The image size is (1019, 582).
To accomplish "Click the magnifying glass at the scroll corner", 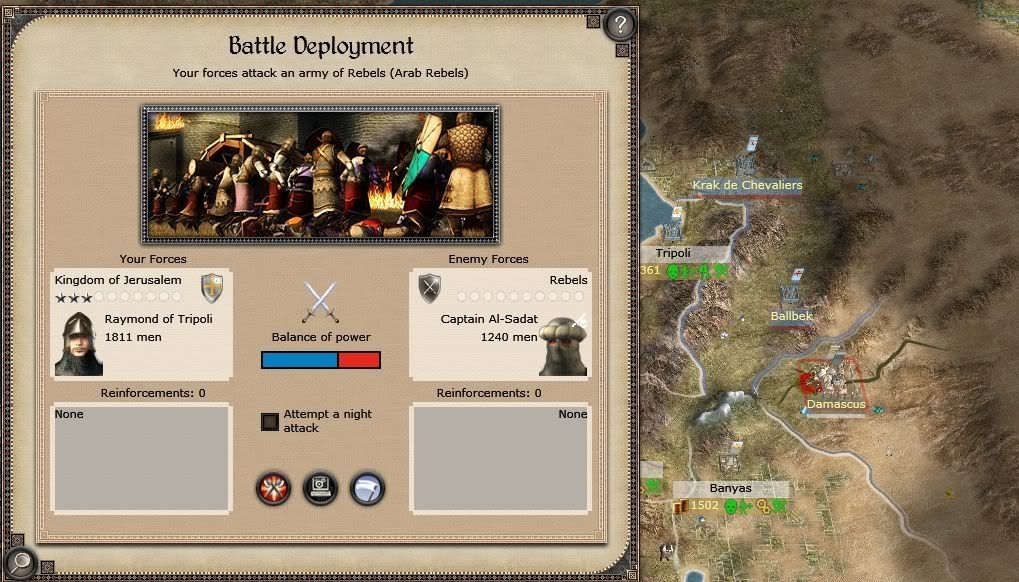I will (x=19, y=562).
